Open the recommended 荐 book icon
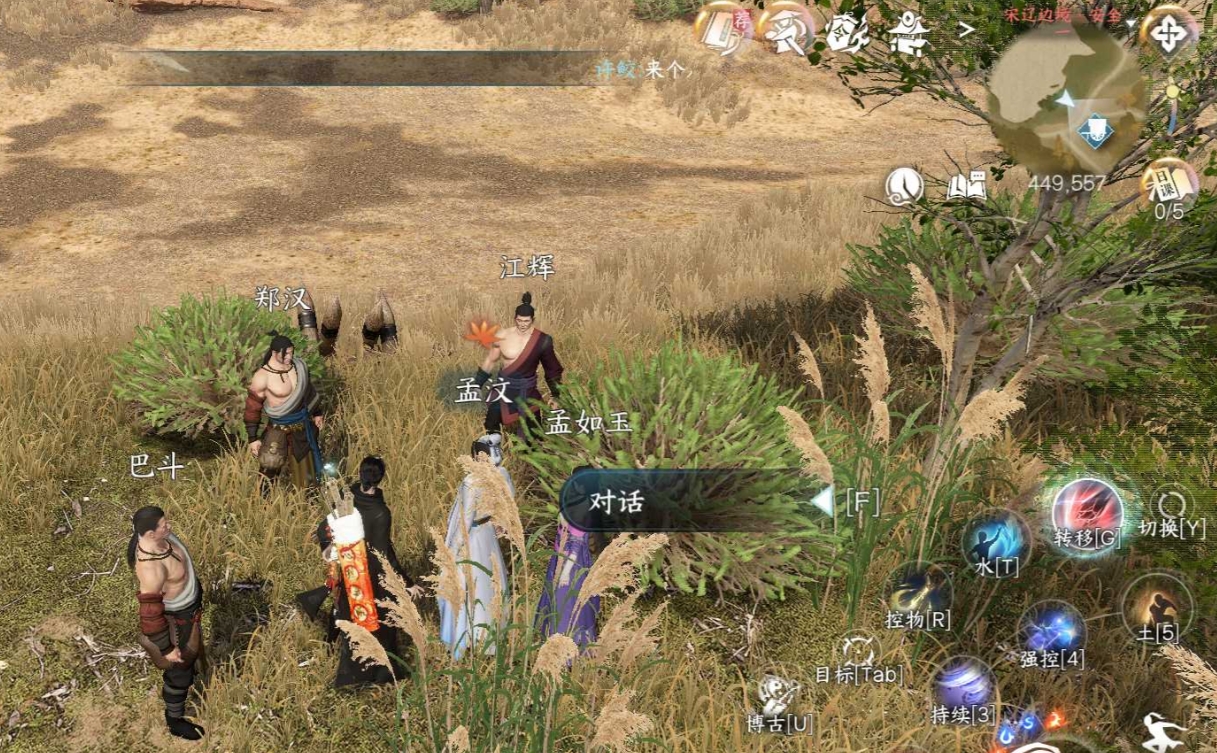Screen dimensions: 1217x753 [x=723, y=30]
